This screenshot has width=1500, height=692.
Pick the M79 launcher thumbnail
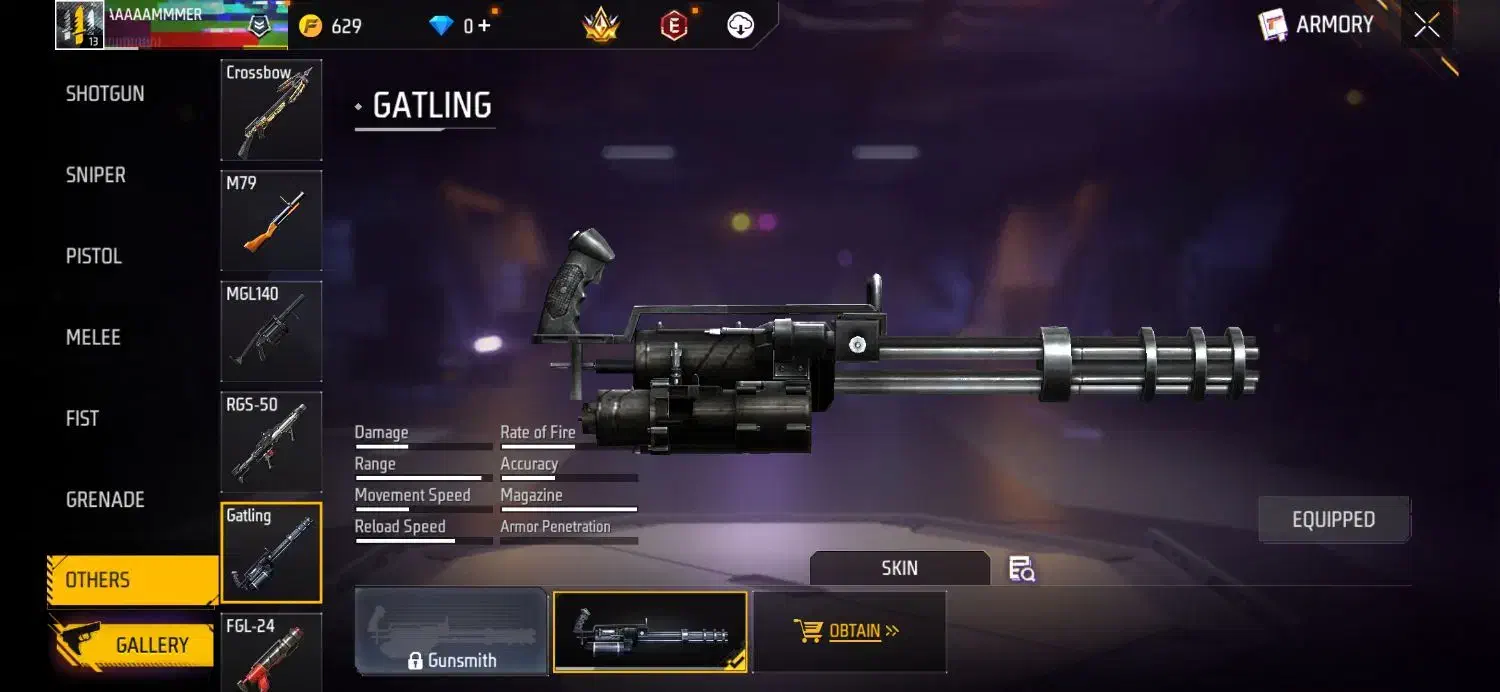tap(271, 220)
